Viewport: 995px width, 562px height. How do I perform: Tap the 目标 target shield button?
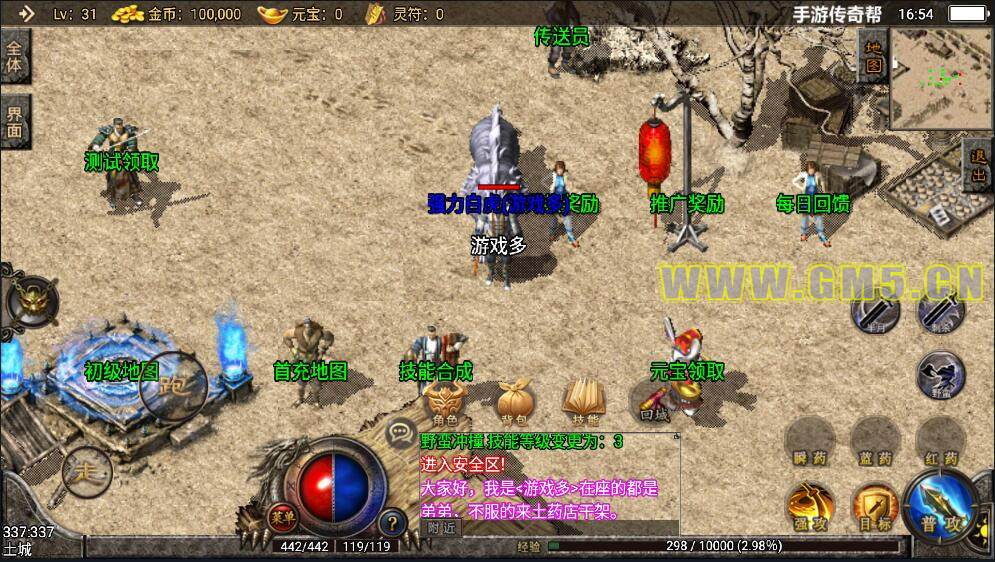click(x=872, y=505)
